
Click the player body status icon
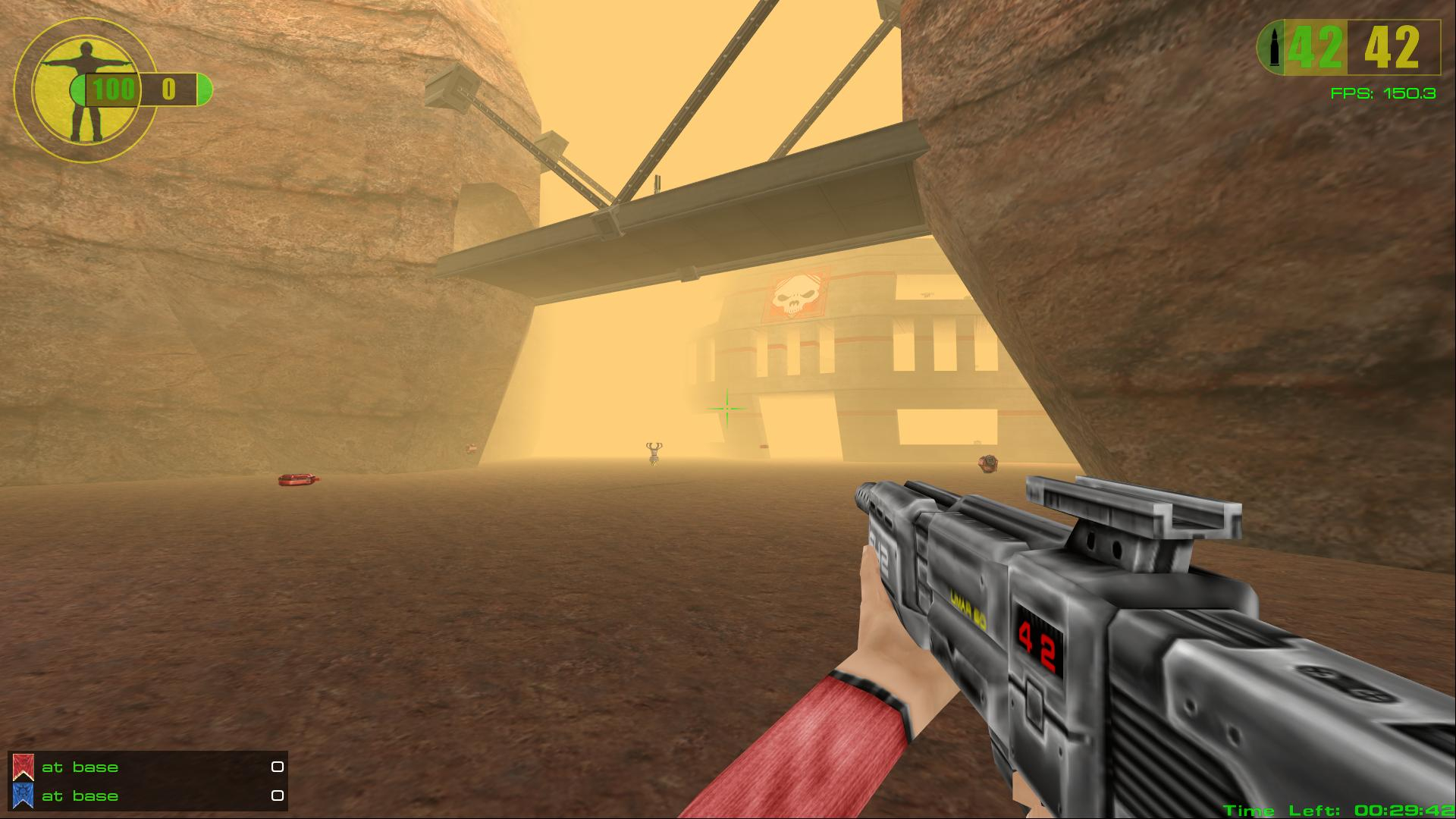85,91
